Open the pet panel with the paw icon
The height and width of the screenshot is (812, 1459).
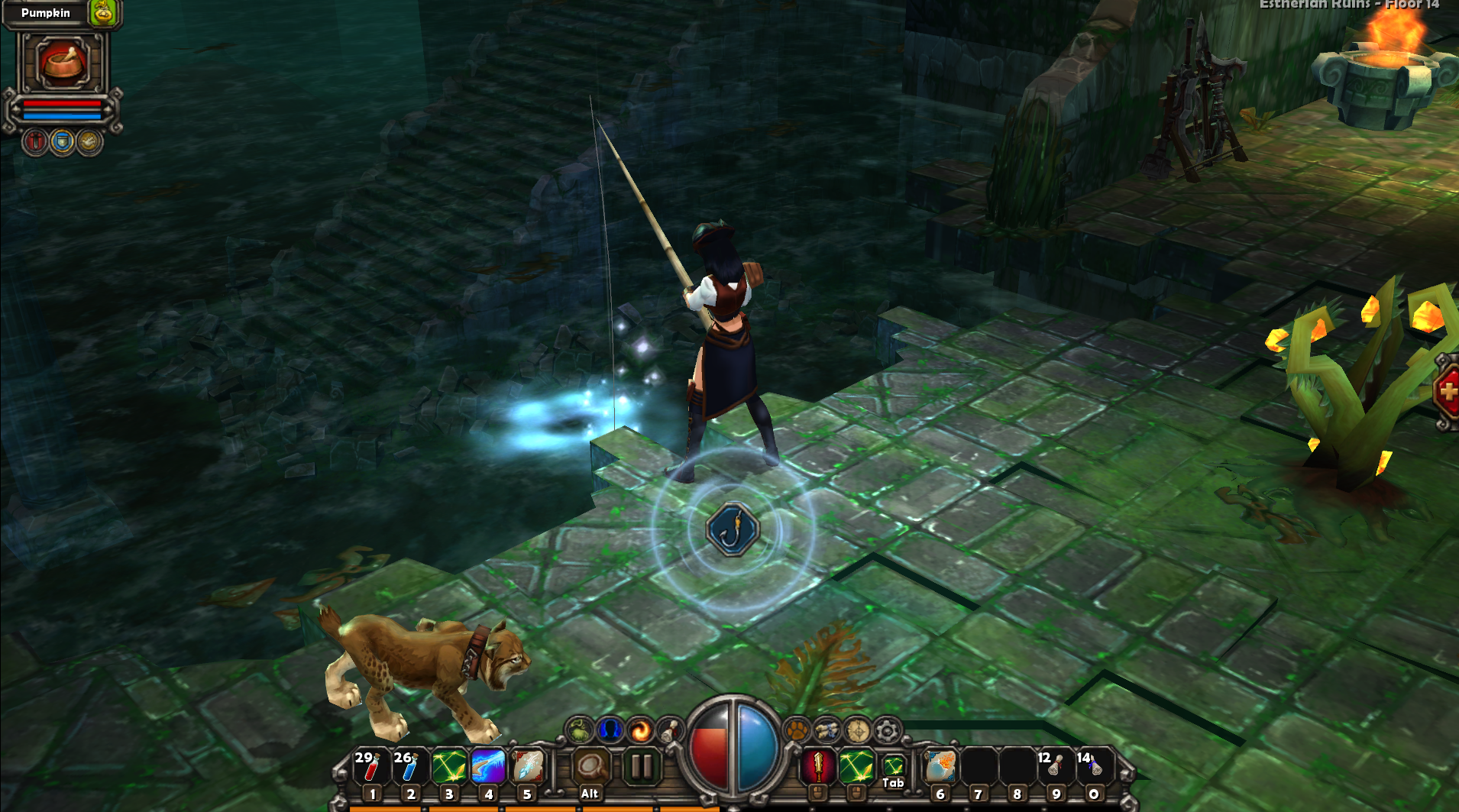[797, 730]
